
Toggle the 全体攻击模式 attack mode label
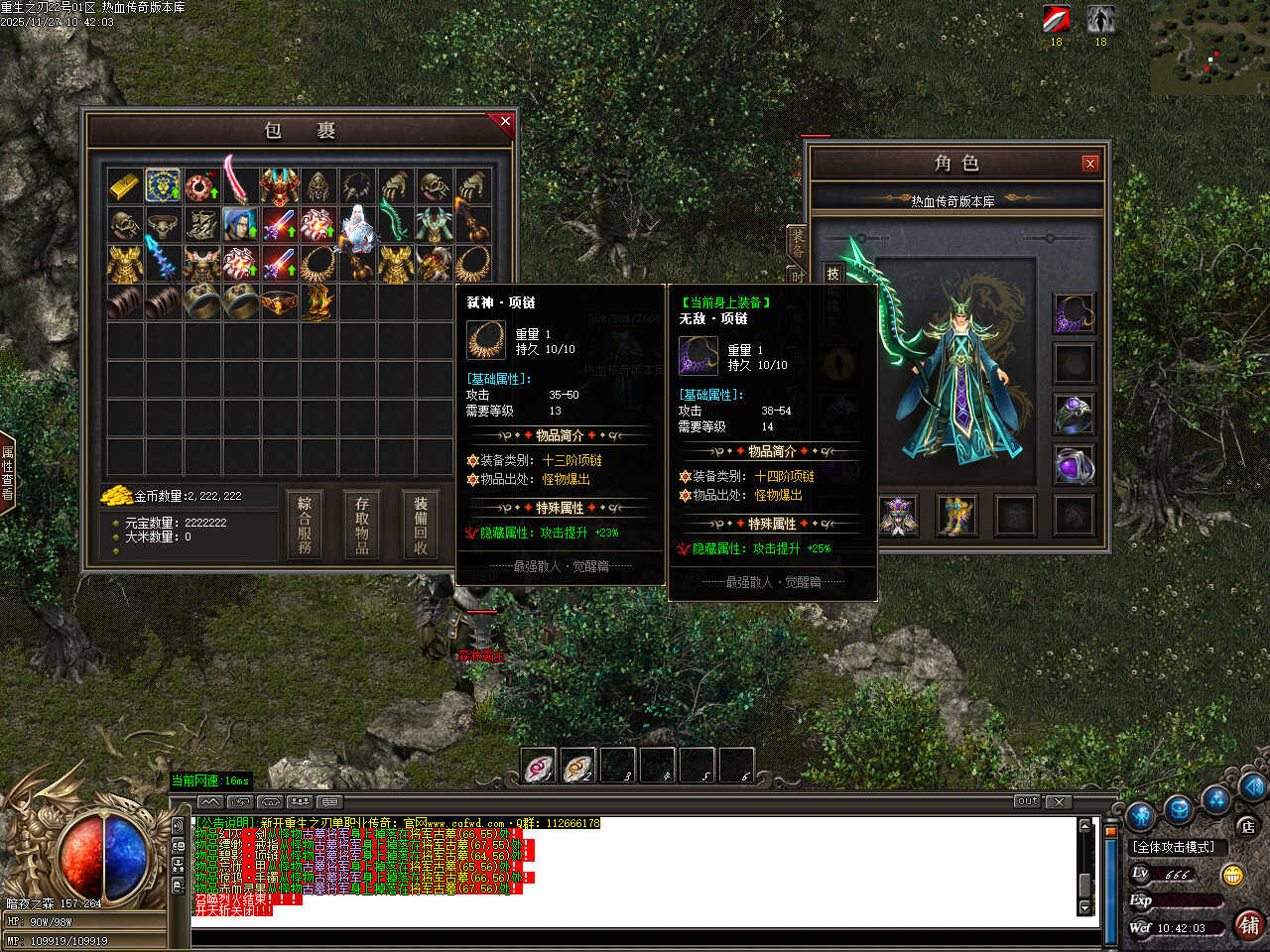[x=1174, y=847]
